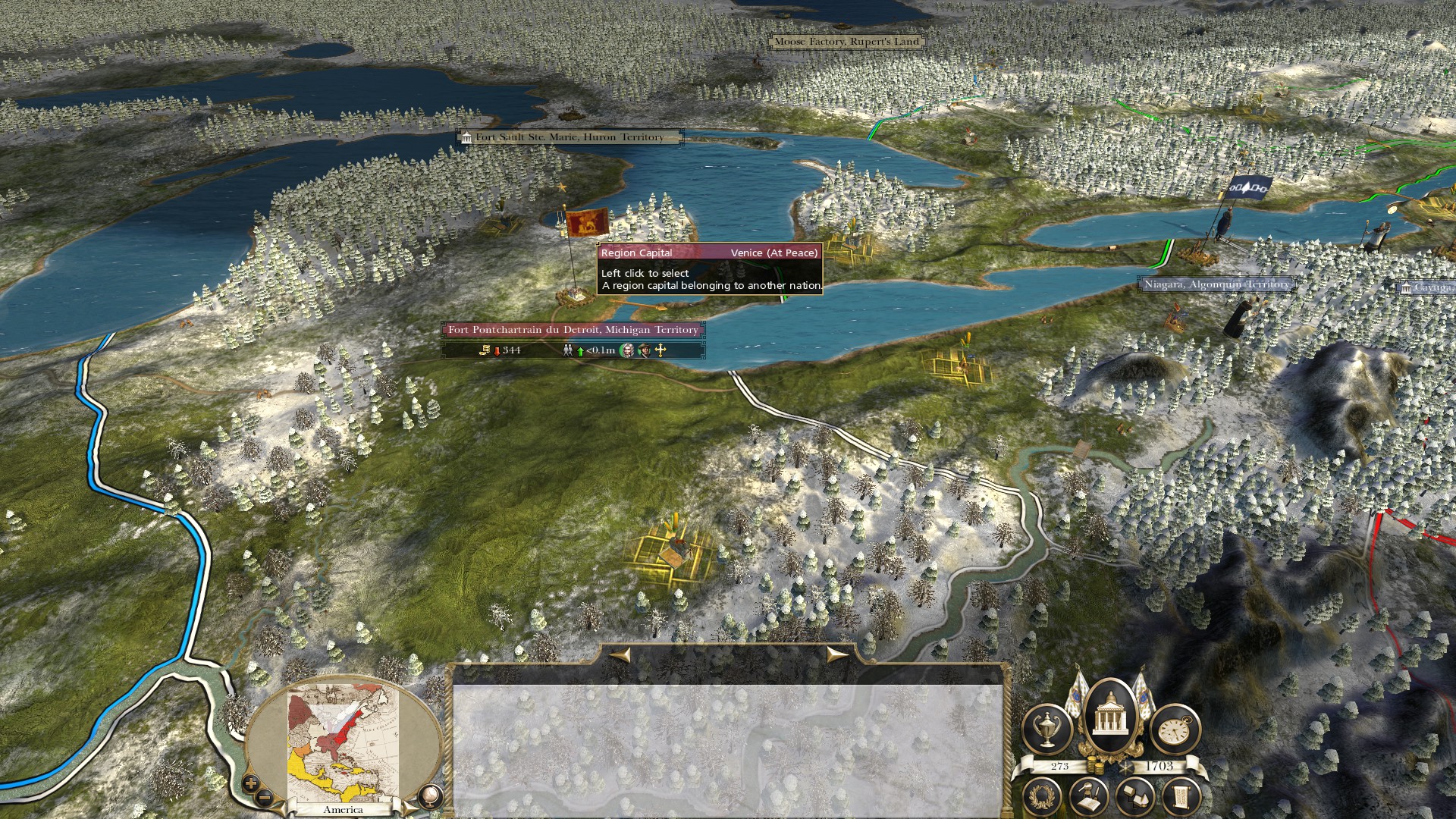The image size is (1456, 819).
Task: End turn with the pocket watch button
Action: click(x=1175, y=729)
